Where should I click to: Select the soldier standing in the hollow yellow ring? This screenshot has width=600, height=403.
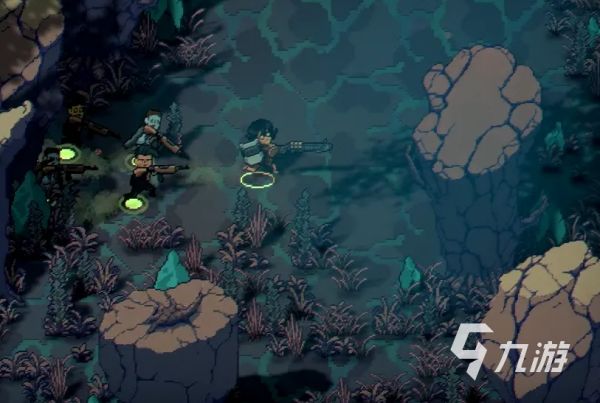click(x=258, y=152)
